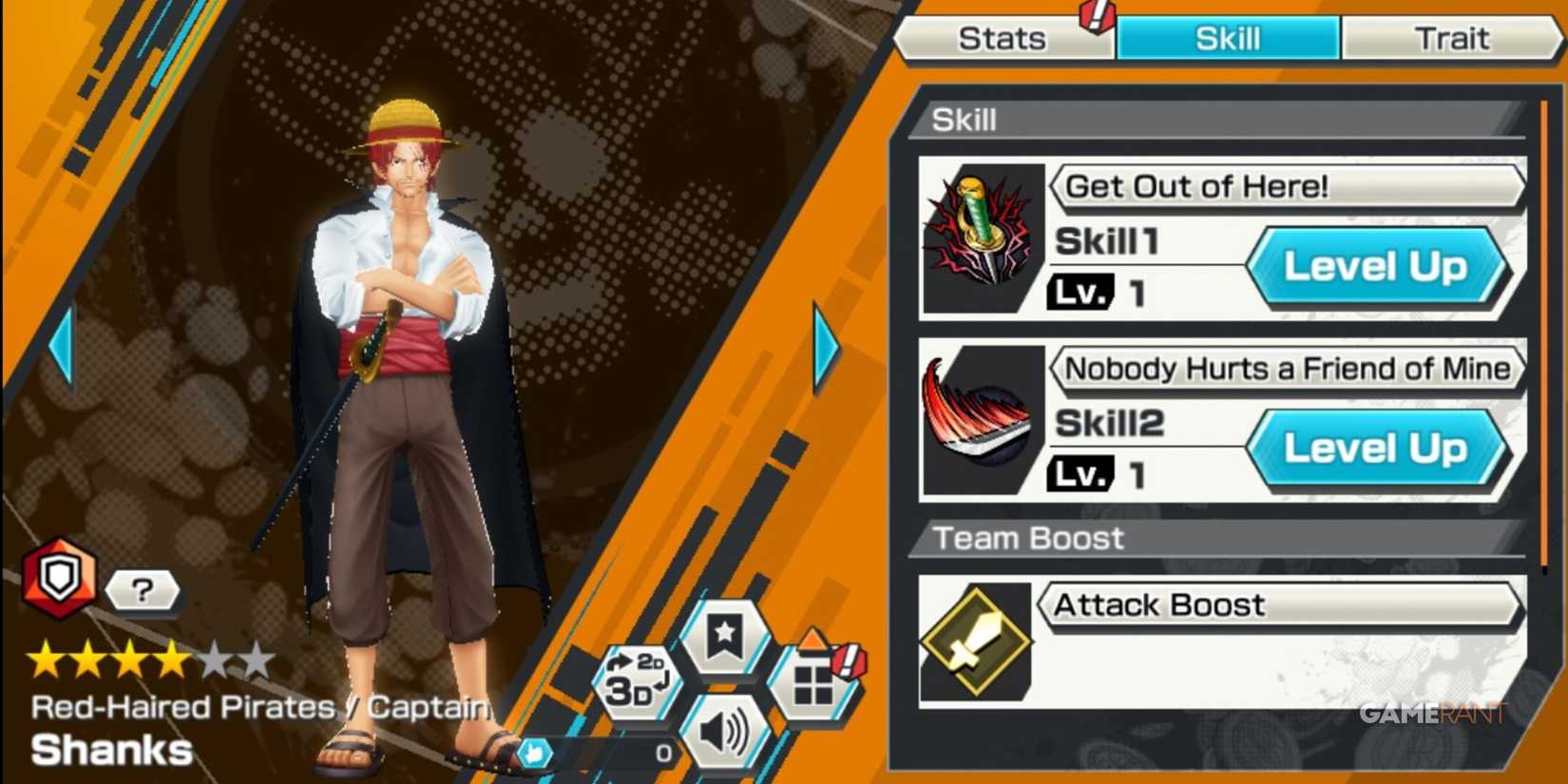Open the Trait tab
The width and height of the screenshot is (1568, 784).
[x=1452, y=38]
